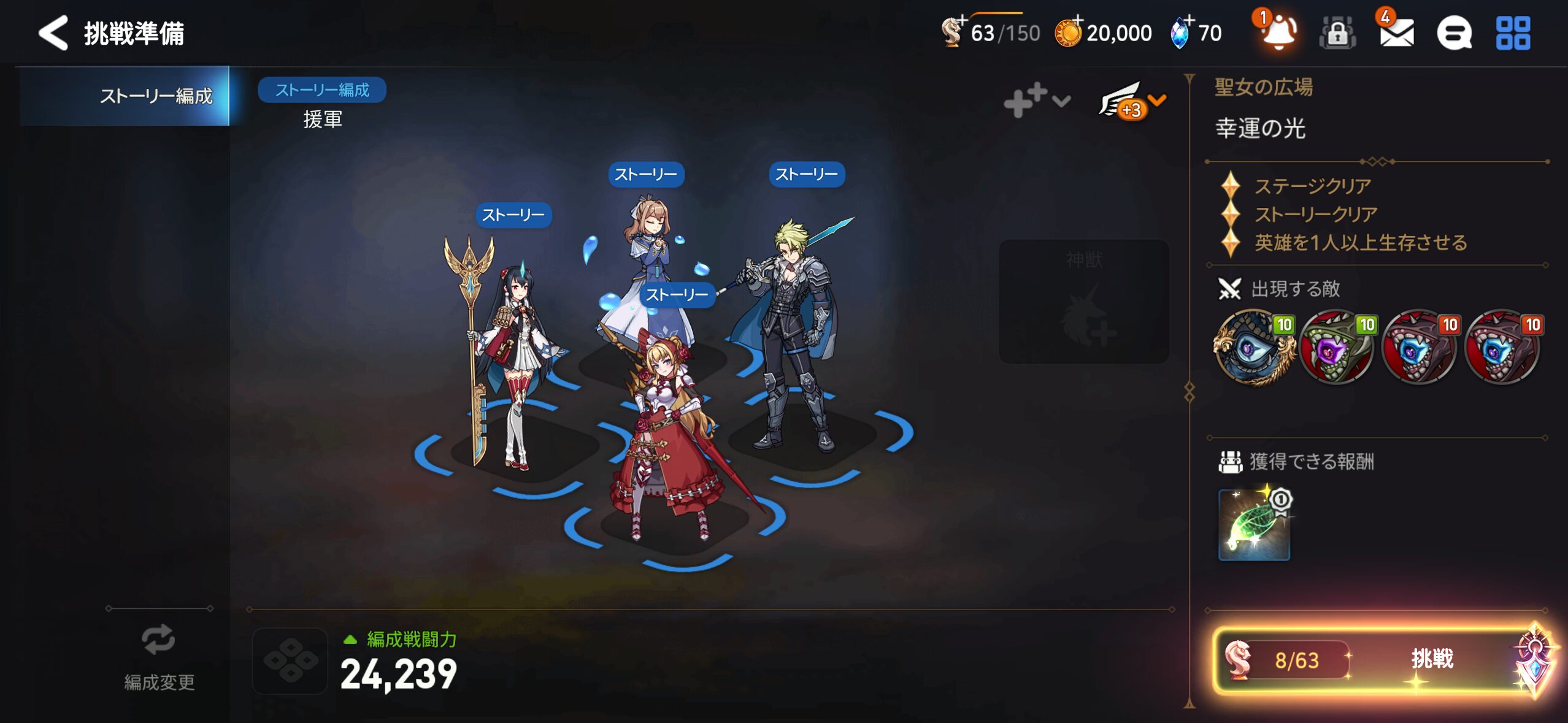Add blue gems via the crystal icon

pyautogui.click(x=1180, y=33)
